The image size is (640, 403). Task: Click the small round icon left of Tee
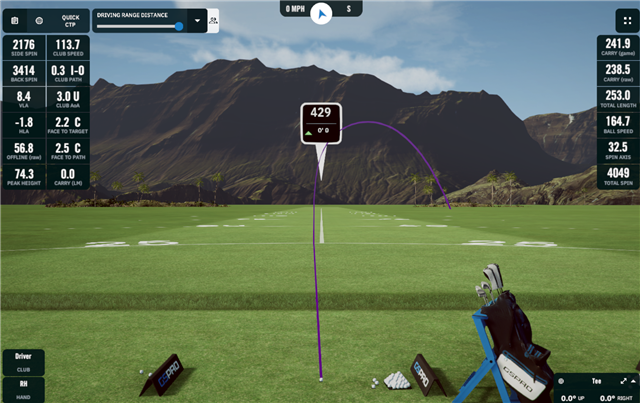pos(563,381)
